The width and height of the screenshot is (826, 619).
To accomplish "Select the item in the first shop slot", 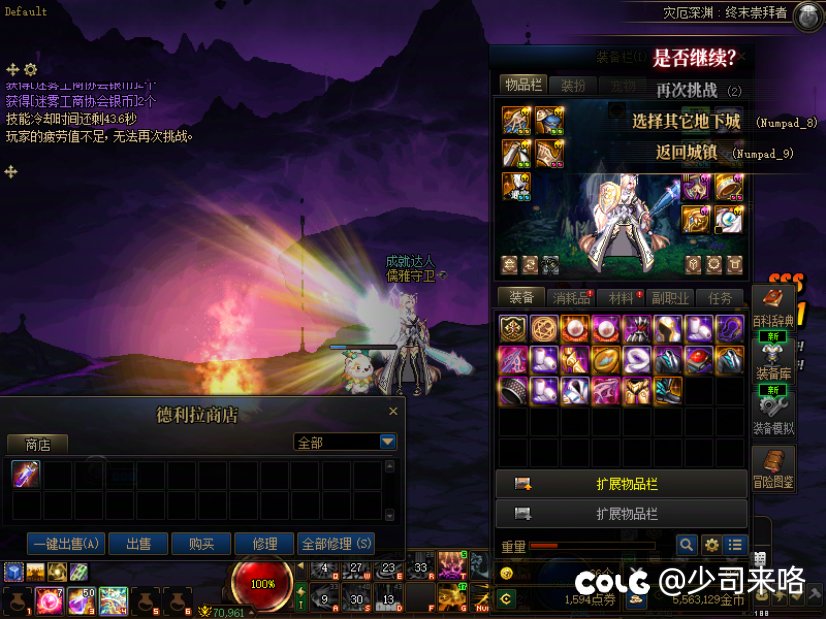I will (25, 474).
